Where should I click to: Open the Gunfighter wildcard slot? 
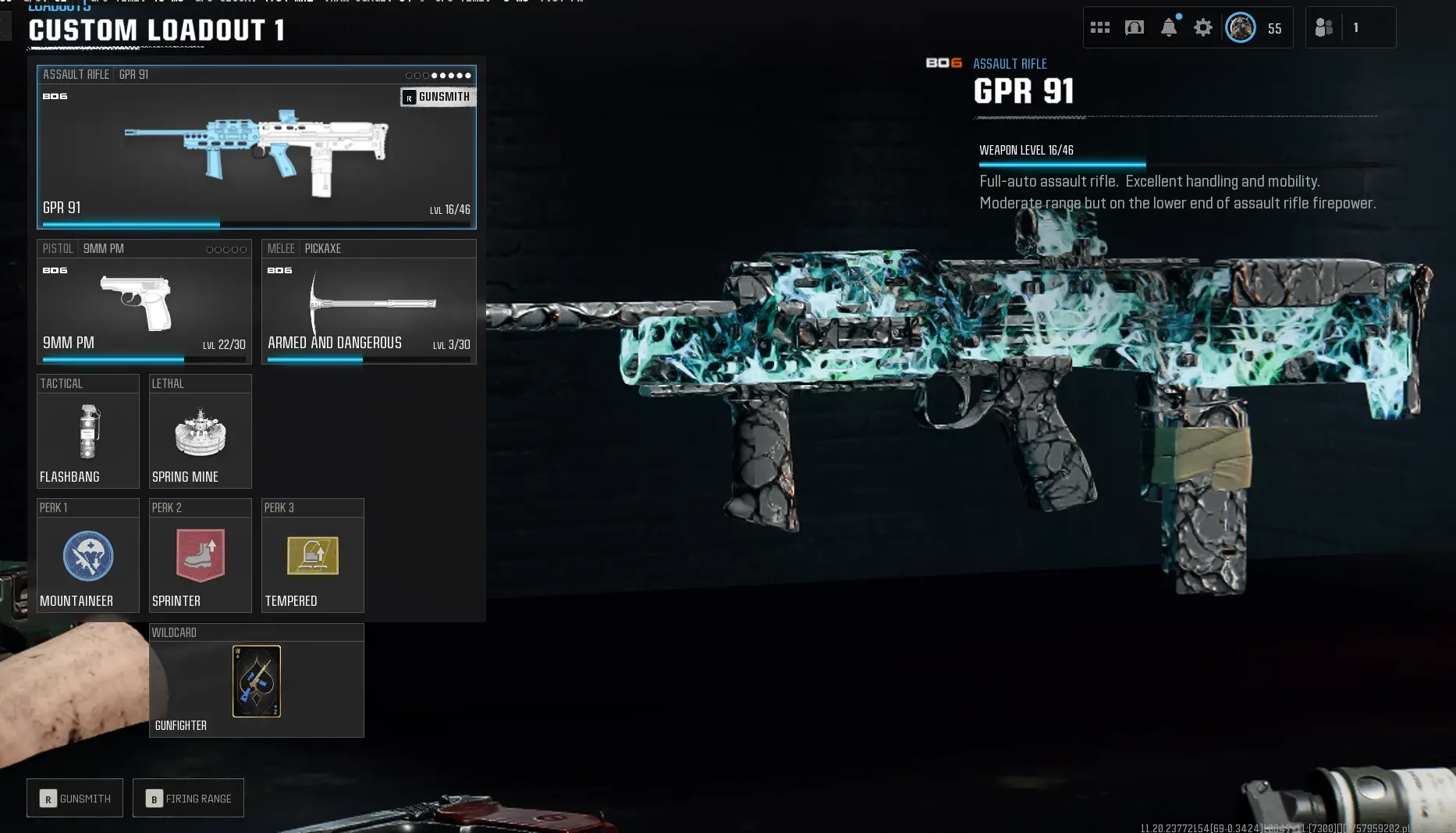tap(257, 681)
